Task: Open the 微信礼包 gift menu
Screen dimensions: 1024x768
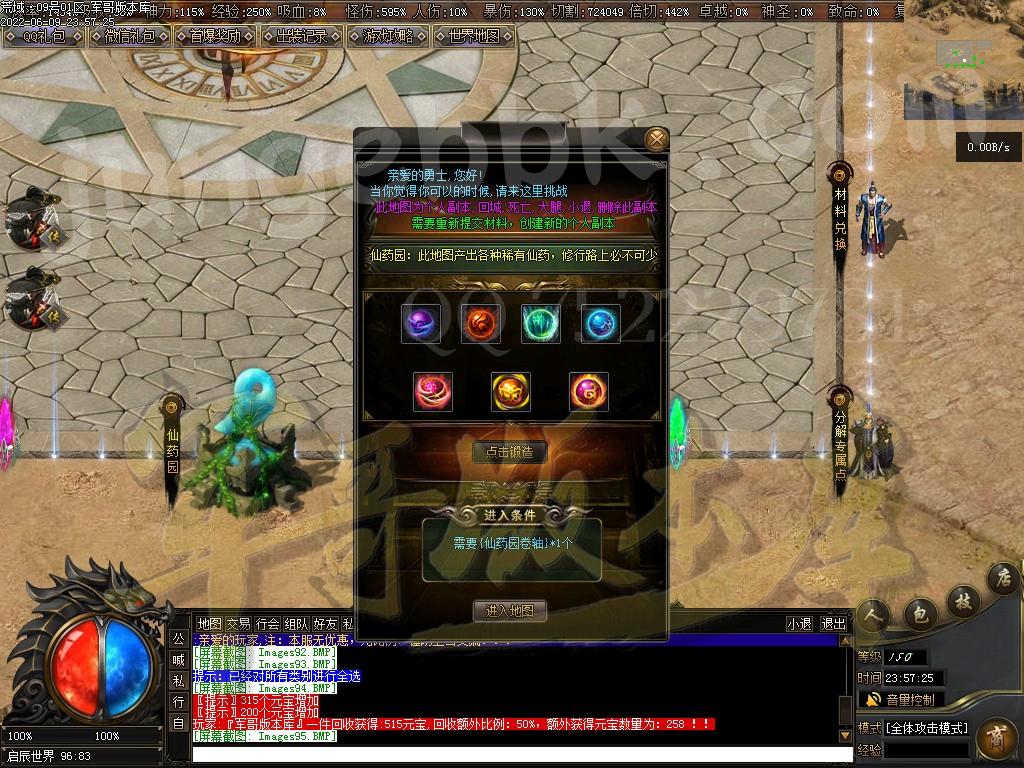Action: pos(131,36)
